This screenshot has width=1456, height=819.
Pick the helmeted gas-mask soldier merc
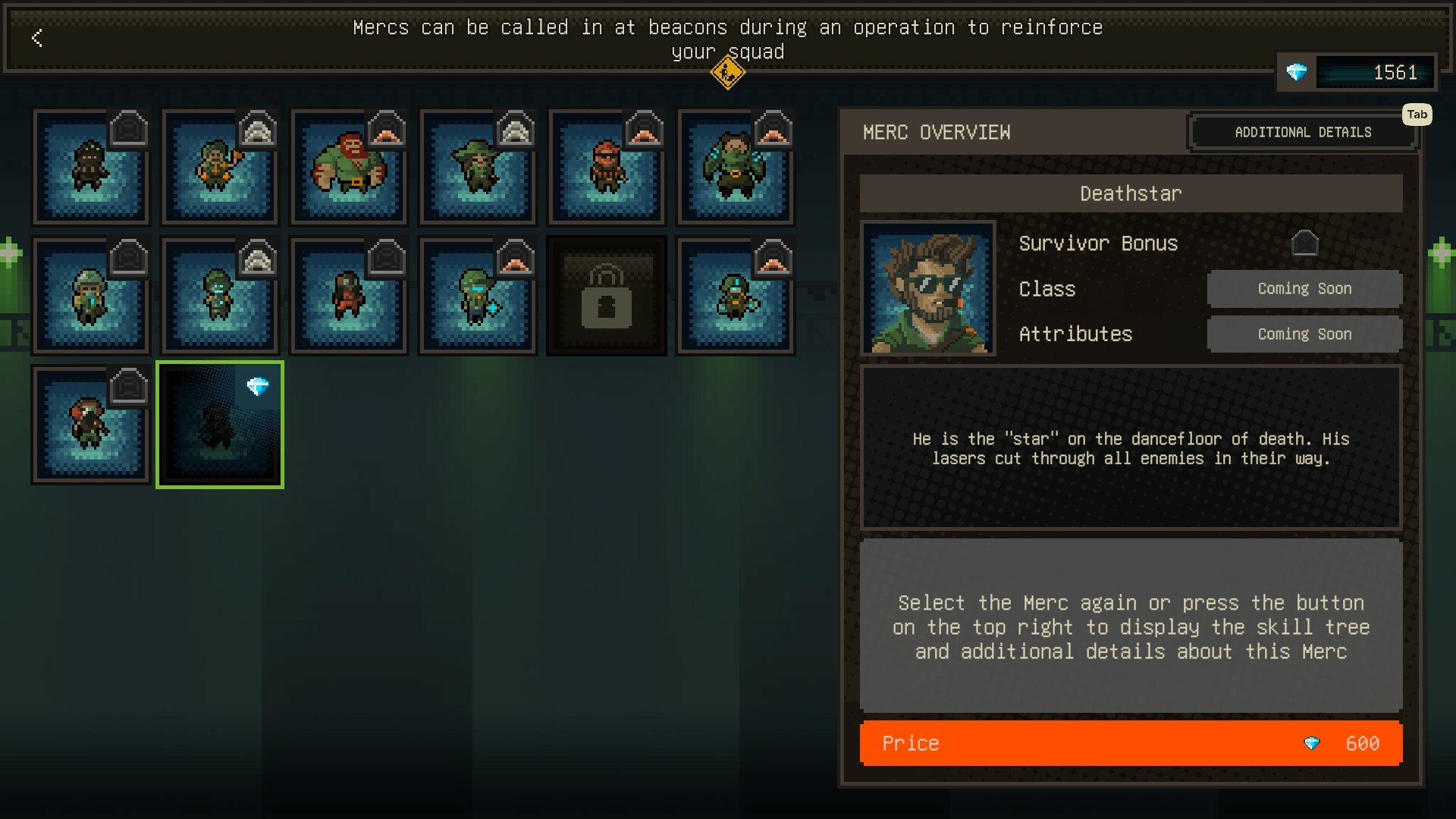point(91,297)
